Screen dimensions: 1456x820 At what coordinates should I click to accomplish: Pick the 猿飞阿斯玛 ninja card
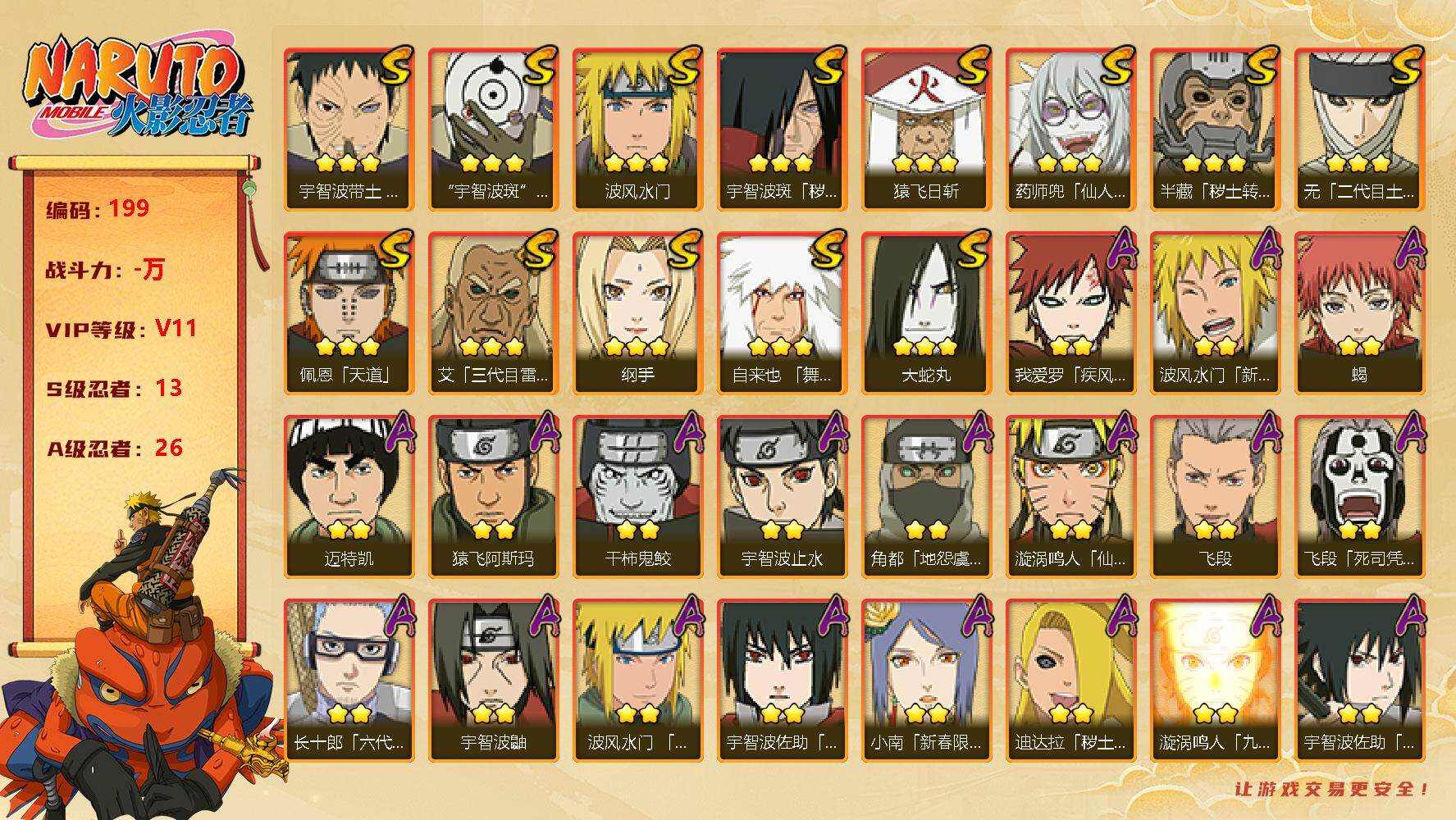click(x=493, y=496)
